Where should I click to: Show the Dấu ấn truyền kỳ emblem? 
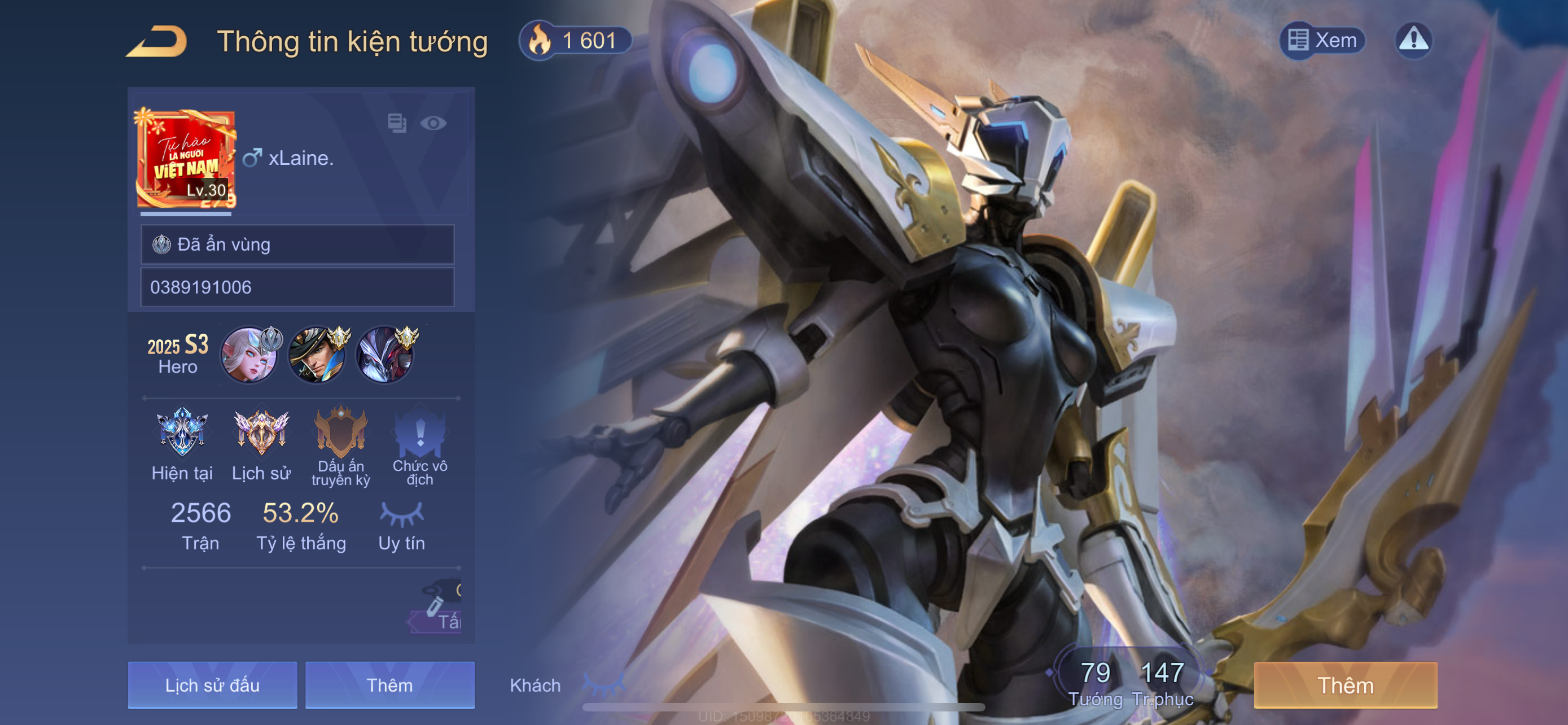point(341,433)
